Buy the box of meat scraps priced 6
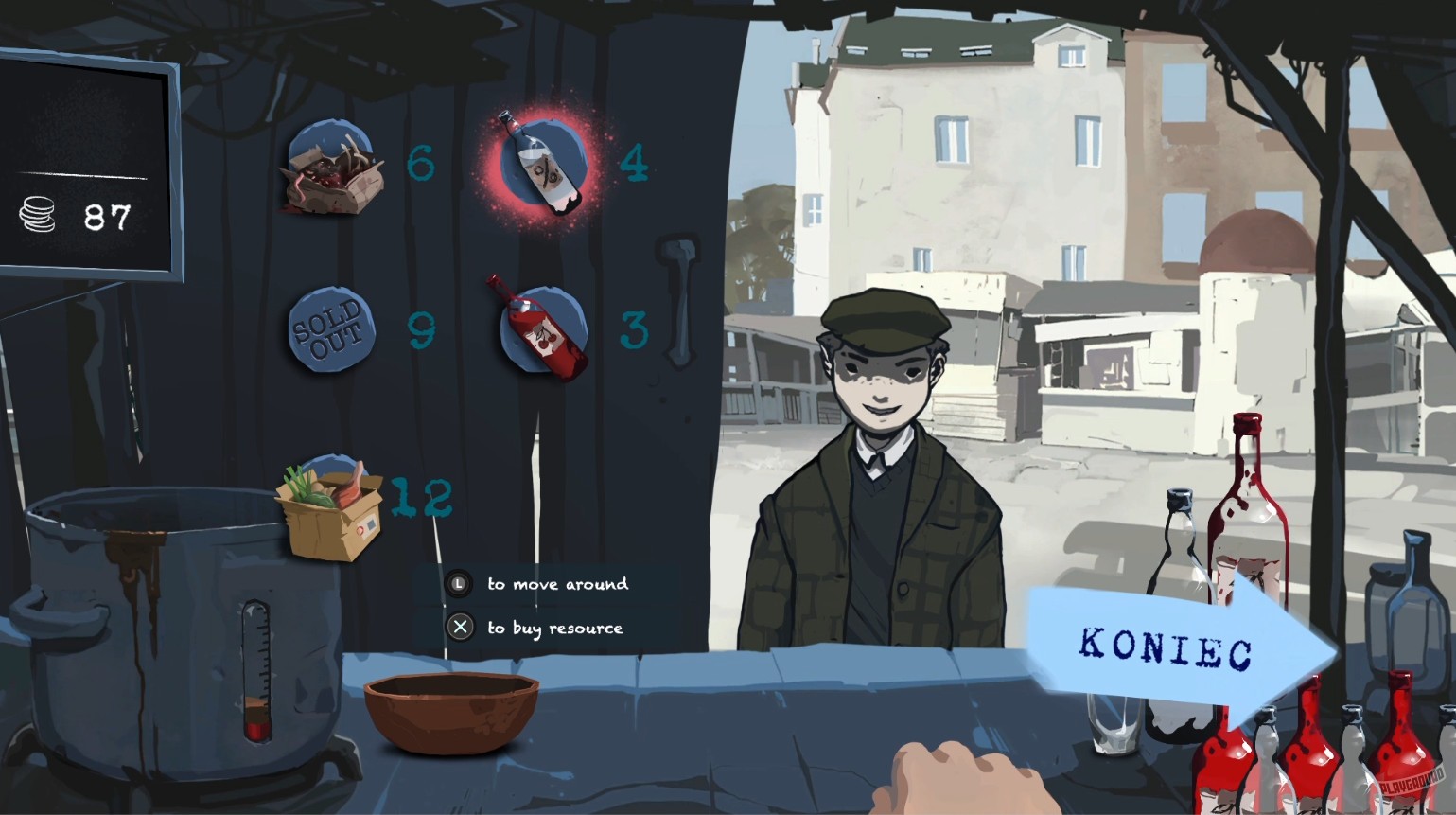Image resolution: width=1456 pixels, height=815 pixels. (x=333, y=170)
